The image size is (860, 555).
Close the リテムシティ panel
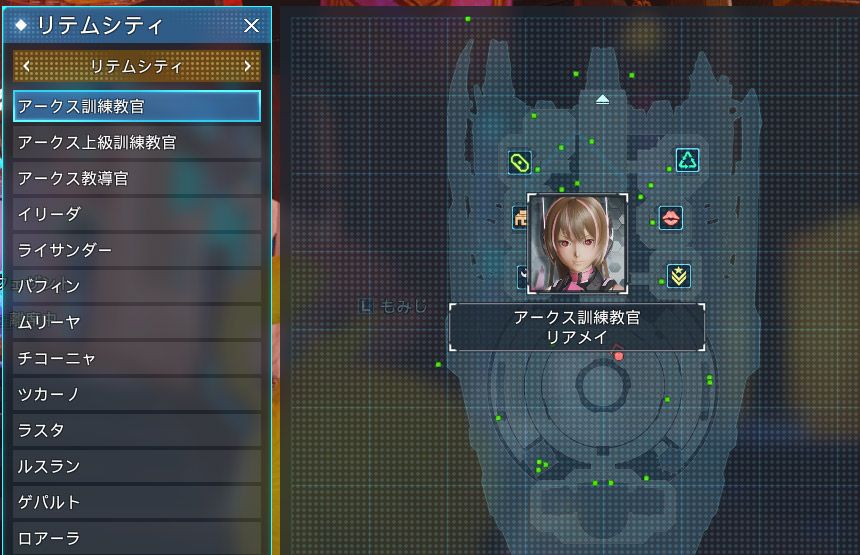tap(252, 26)
